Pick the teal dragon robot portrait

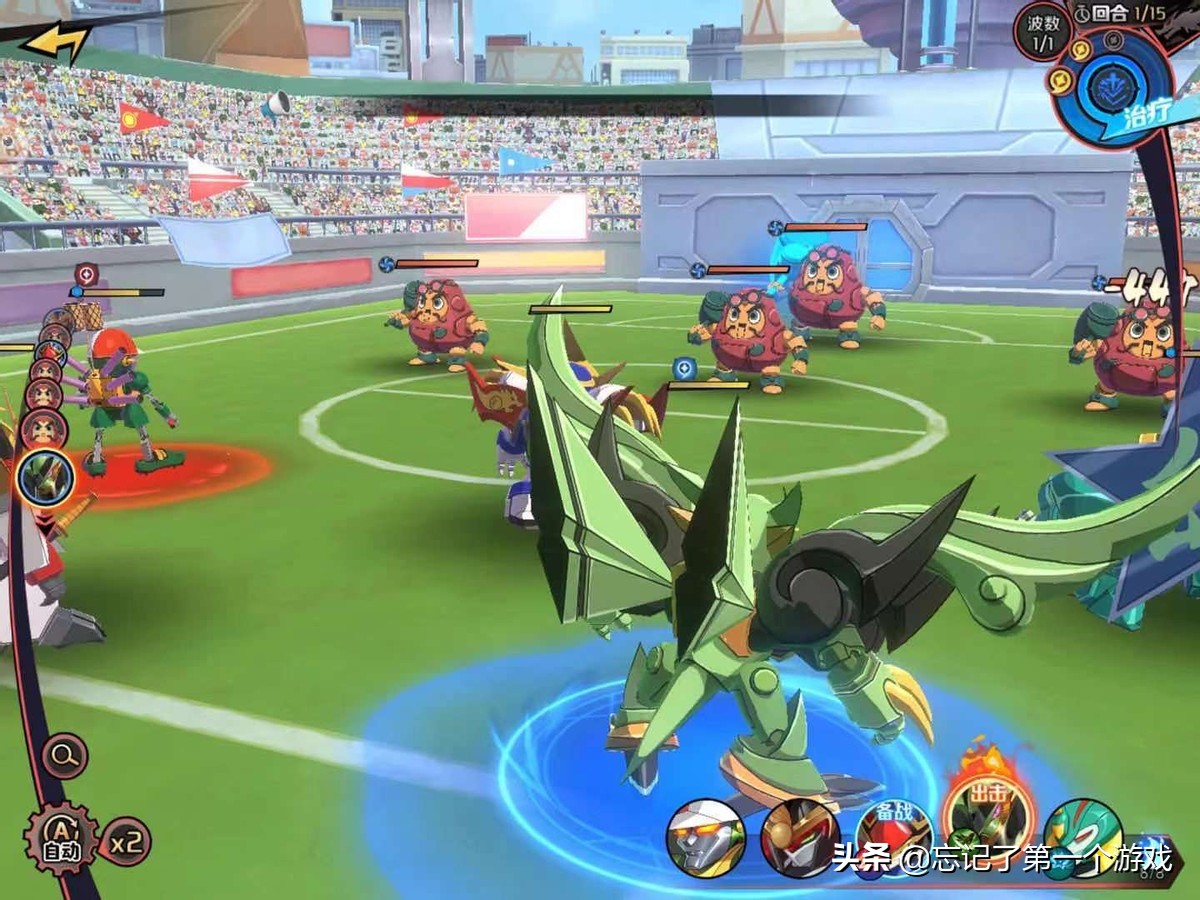click(1082, 835)
